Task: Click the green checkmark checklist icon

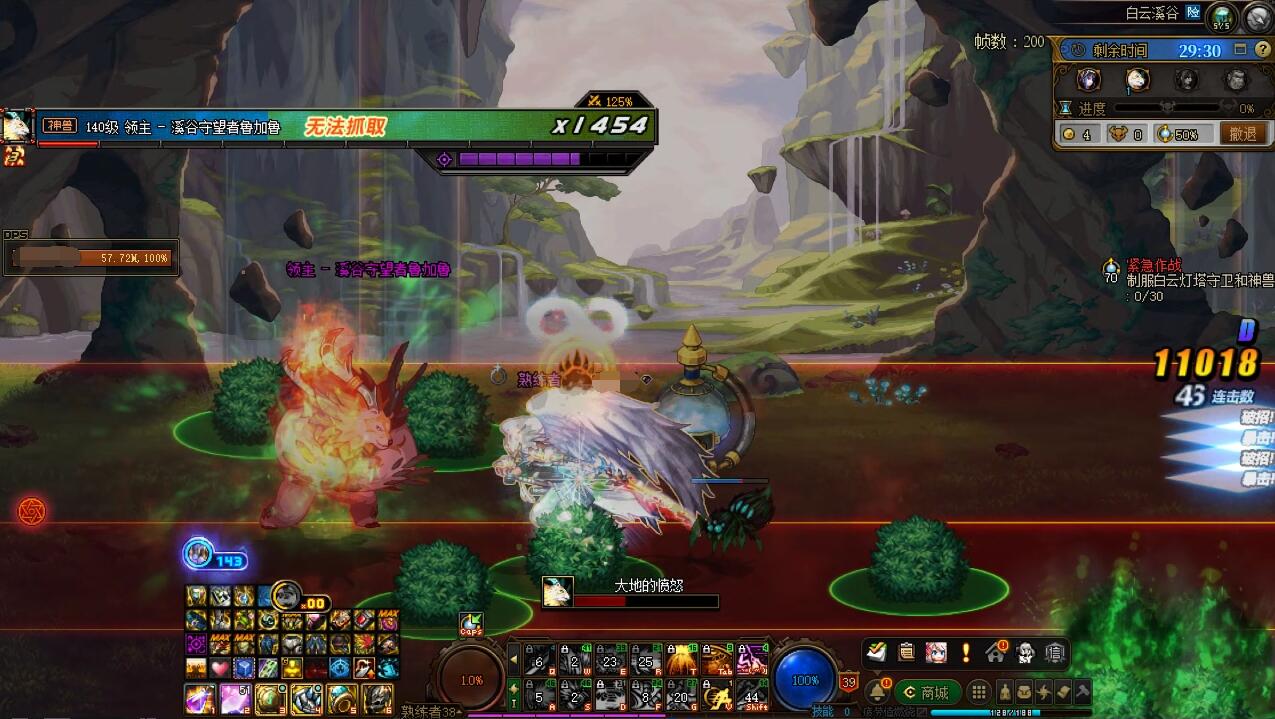Action: [876, 653]
